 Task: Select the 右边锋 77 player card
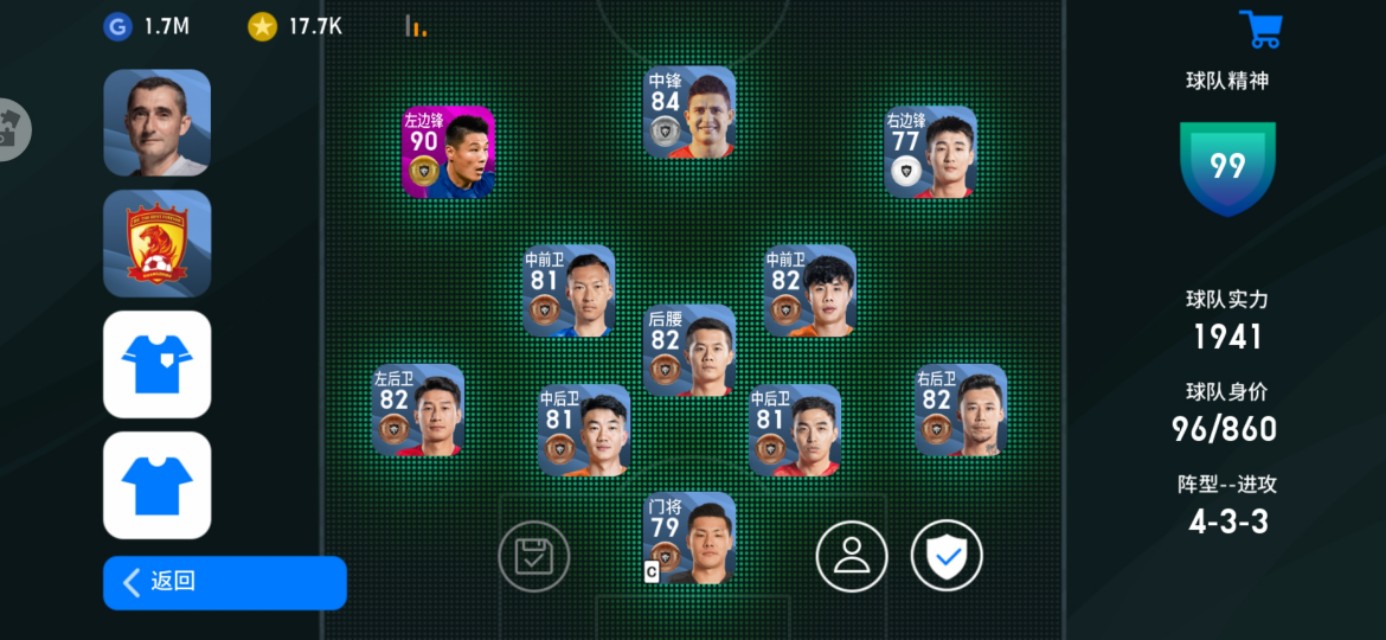930,152
